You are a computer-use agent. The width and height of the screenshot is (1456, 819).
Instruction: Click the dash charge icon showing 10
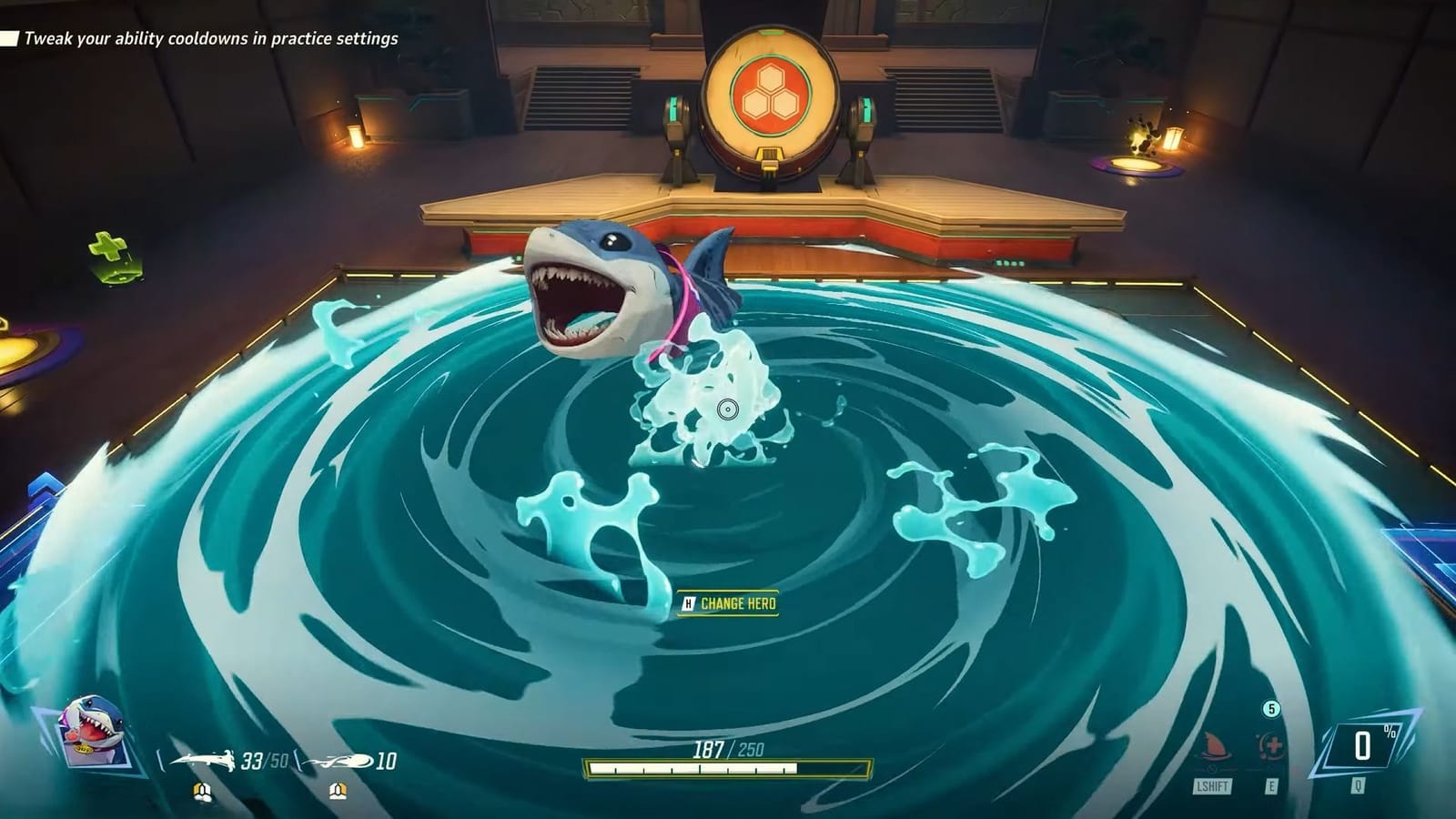click(341, 760)
